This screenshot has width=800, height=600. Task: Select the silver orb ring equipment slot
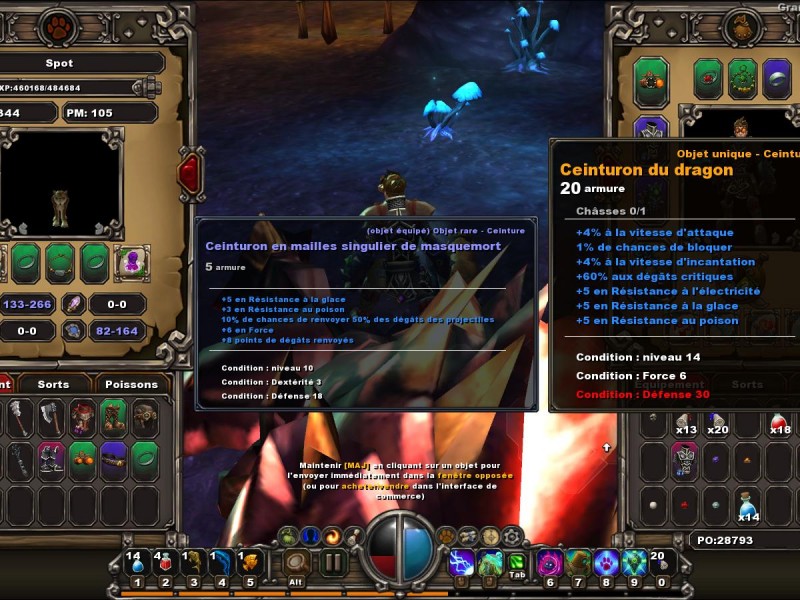click(776, 79)
